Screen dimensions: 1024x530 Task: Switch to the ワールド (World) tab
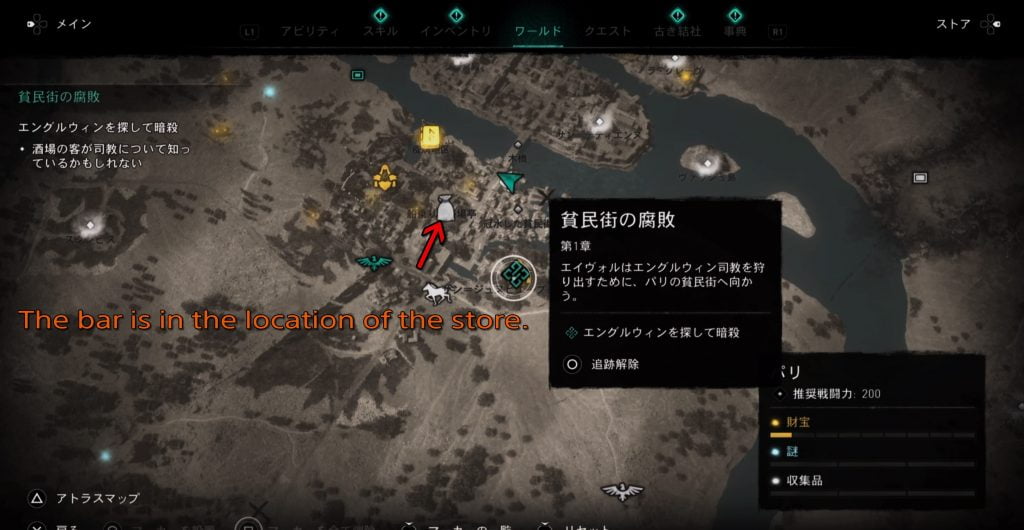pyautogui.click(x=538, y=31)
